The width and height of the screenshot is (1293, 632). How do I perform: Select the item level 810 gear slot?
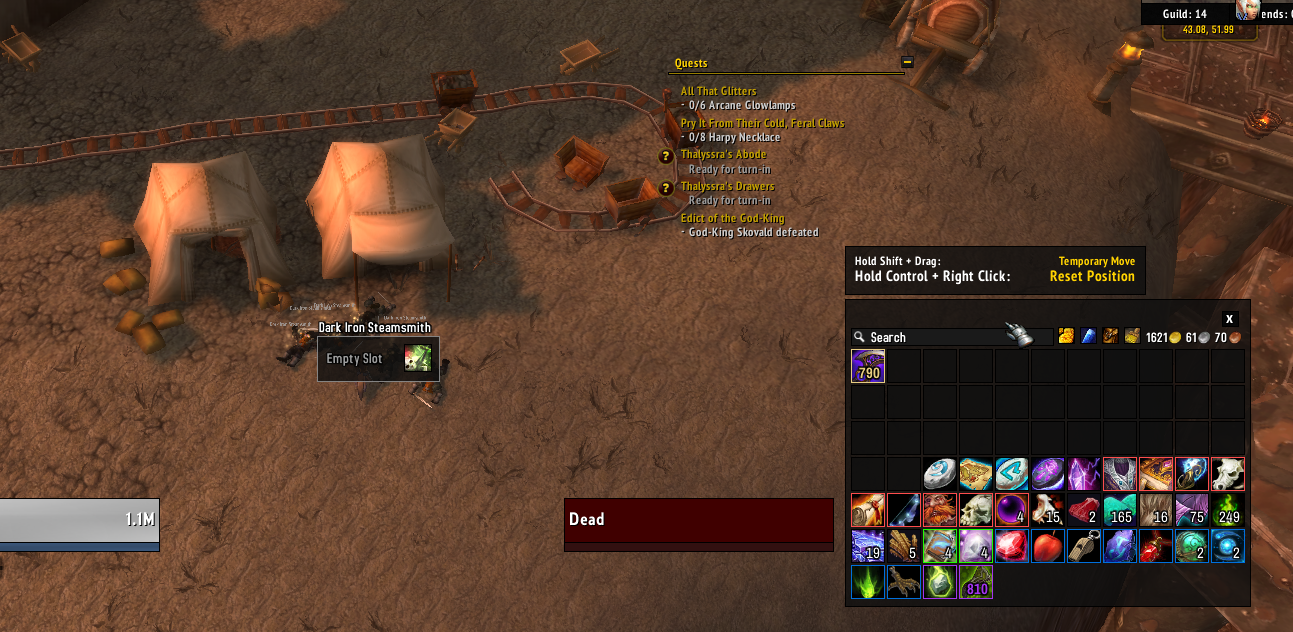[x=975, y=582]
